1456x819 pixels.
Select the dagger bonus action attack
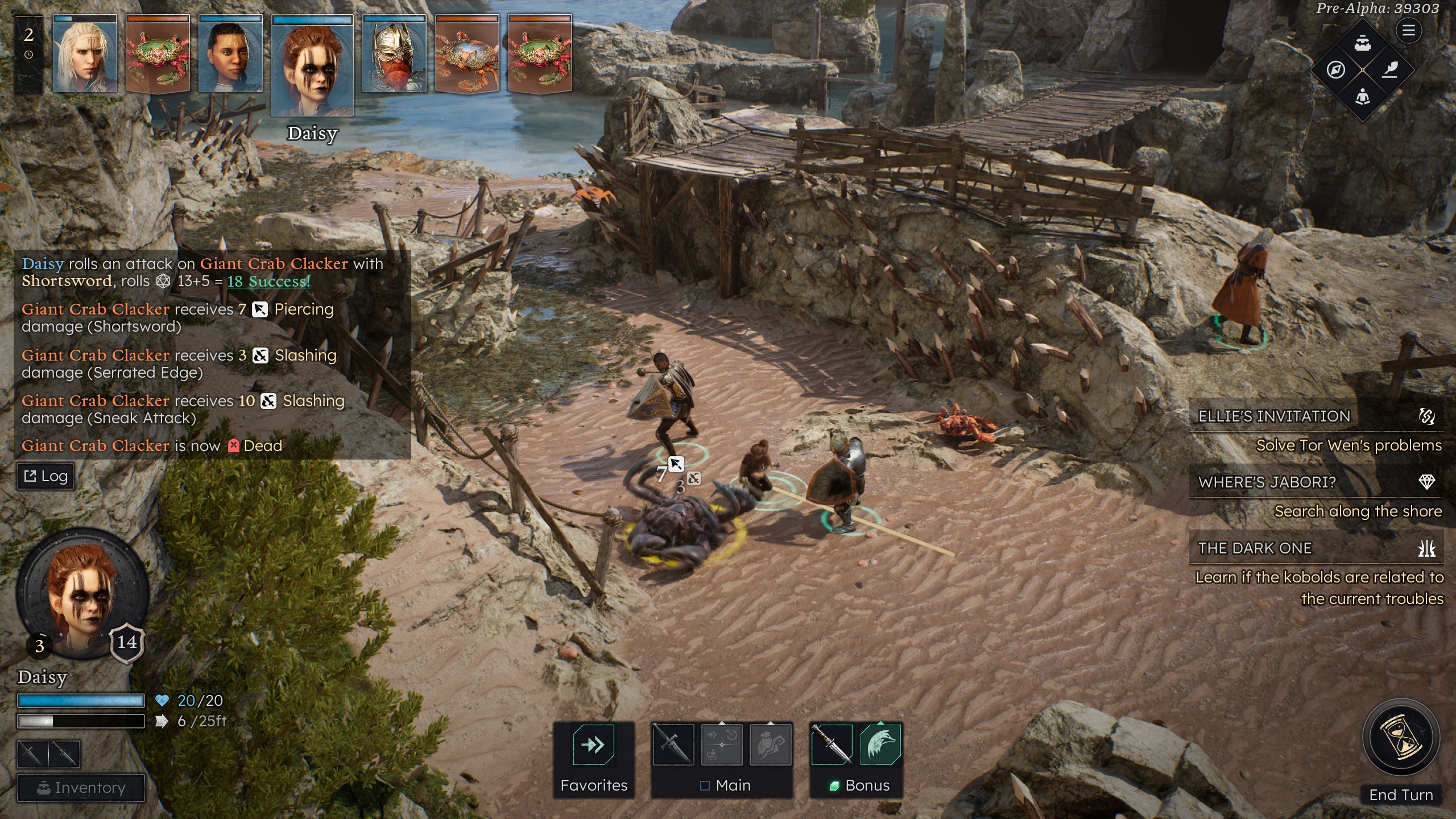(x=831, y=744)
